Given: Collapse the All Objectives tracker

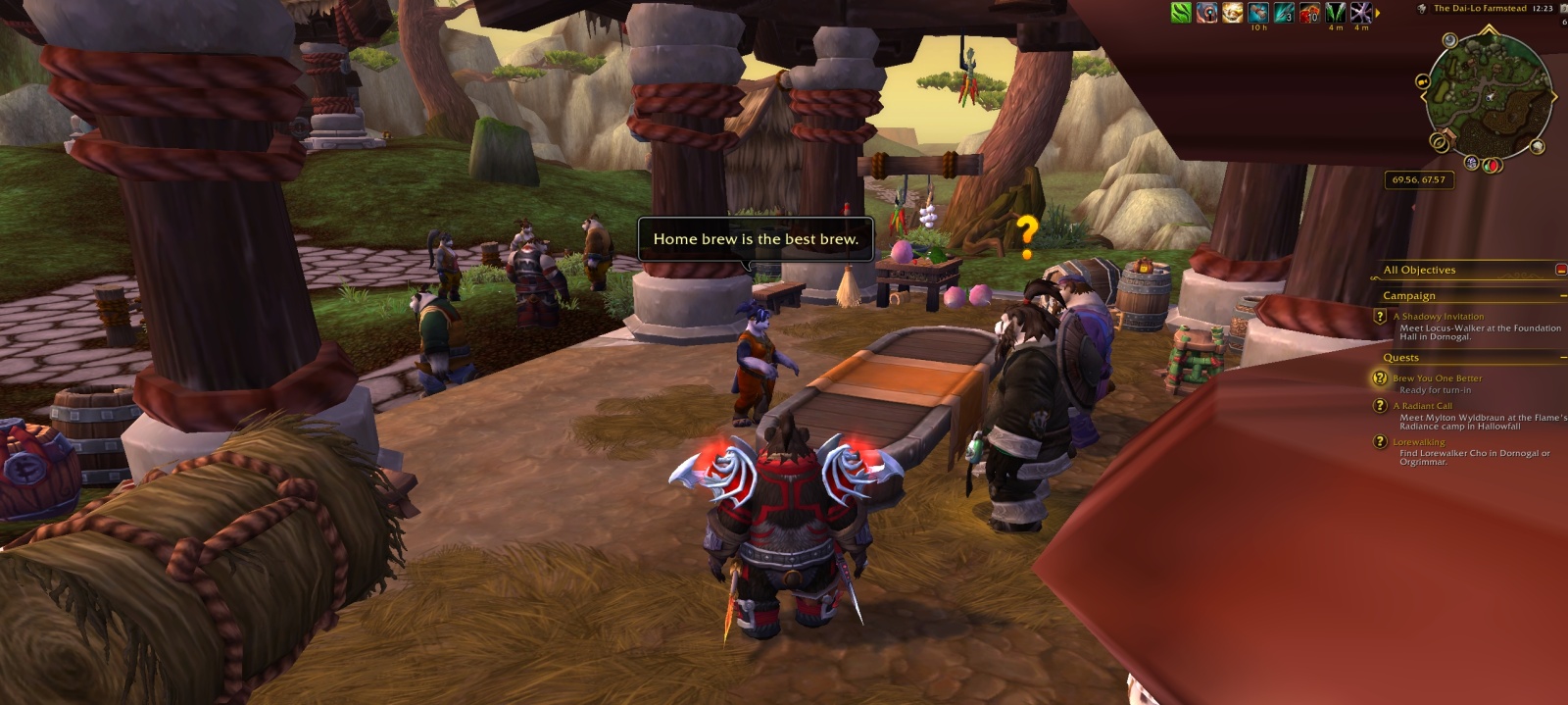Looking at the screenshot, I should [1560, 270].
